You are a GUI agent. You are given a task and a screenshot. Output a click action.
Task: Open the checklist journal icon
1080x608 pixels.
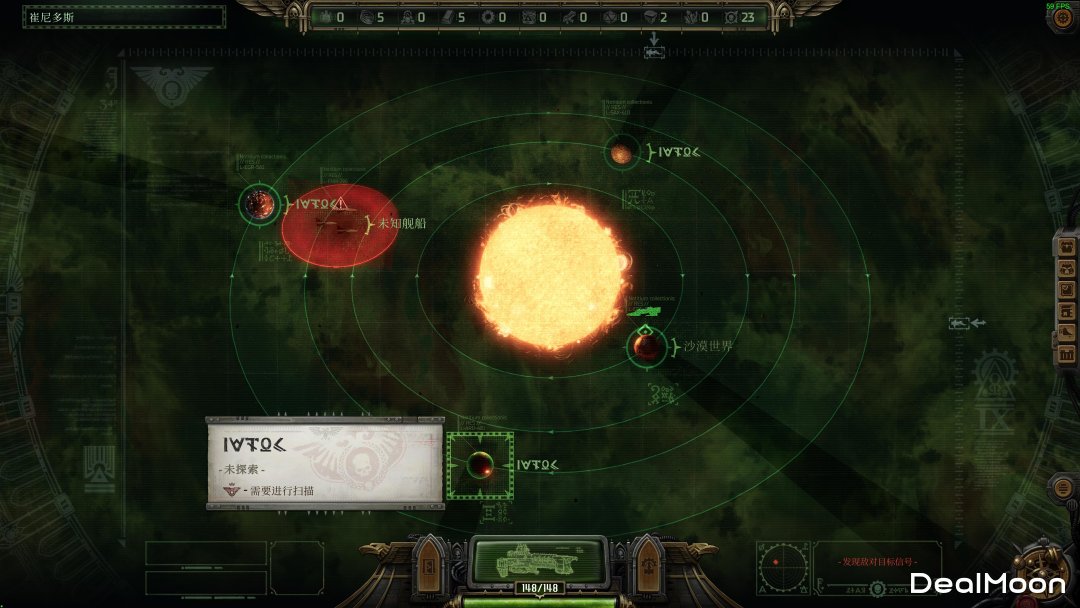click(1066, 291)
